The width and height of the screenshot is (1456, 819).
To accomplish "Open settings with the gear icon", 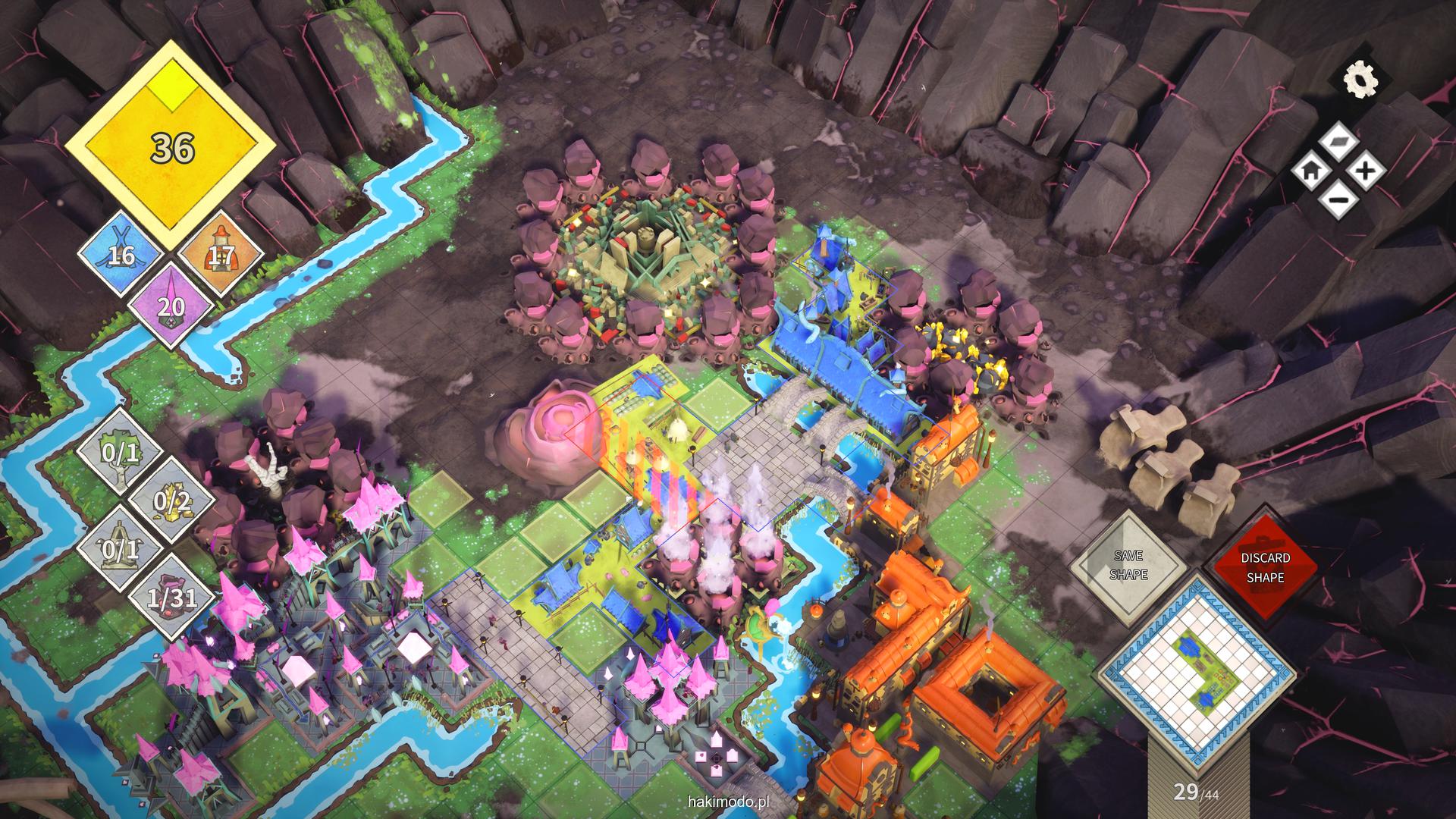I will (1359, 80).
